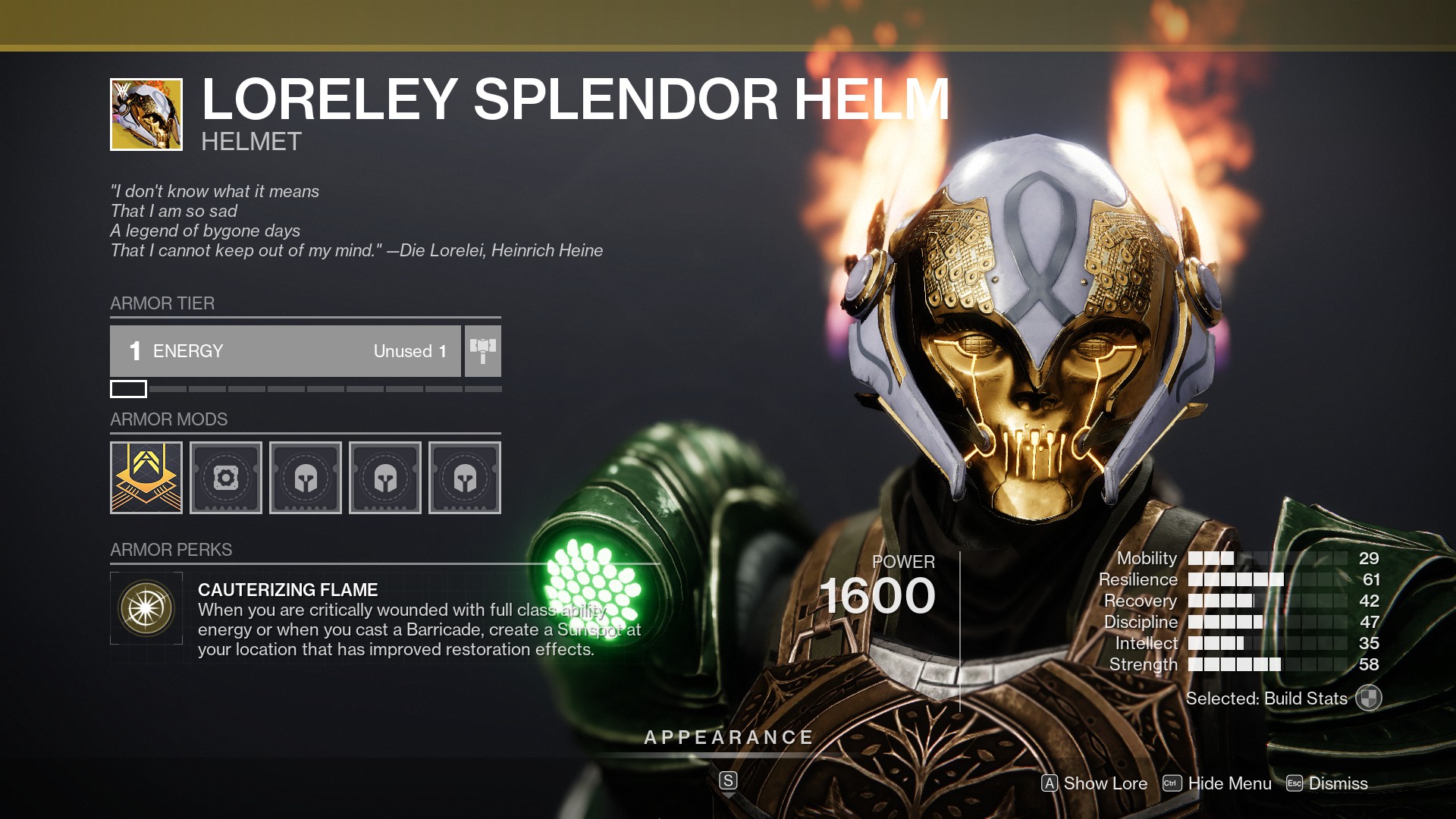
Task: Open the equipped armor mod socket
Action: (146, 477)
